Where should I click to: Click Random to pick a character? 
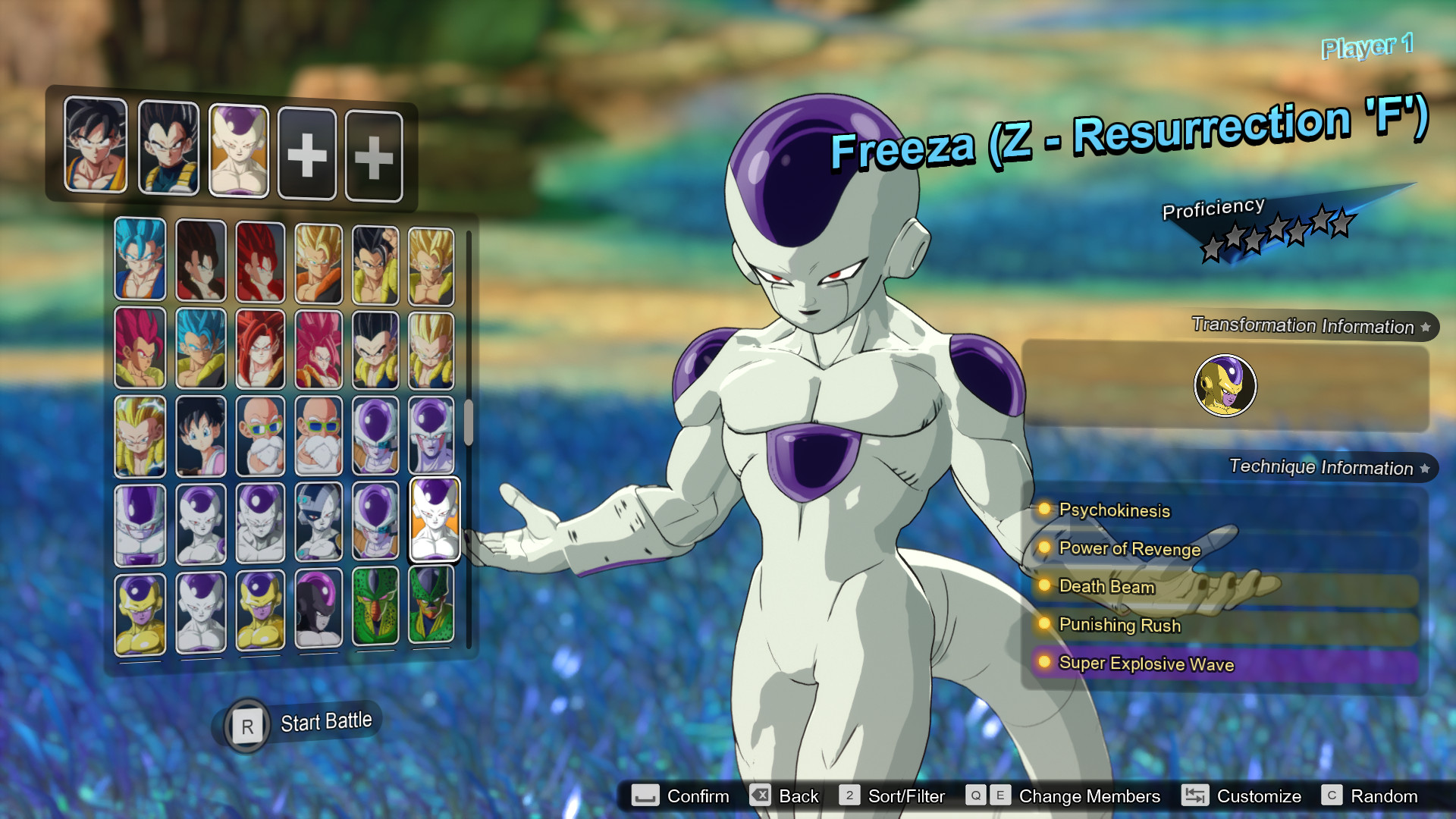[1386, 796]
